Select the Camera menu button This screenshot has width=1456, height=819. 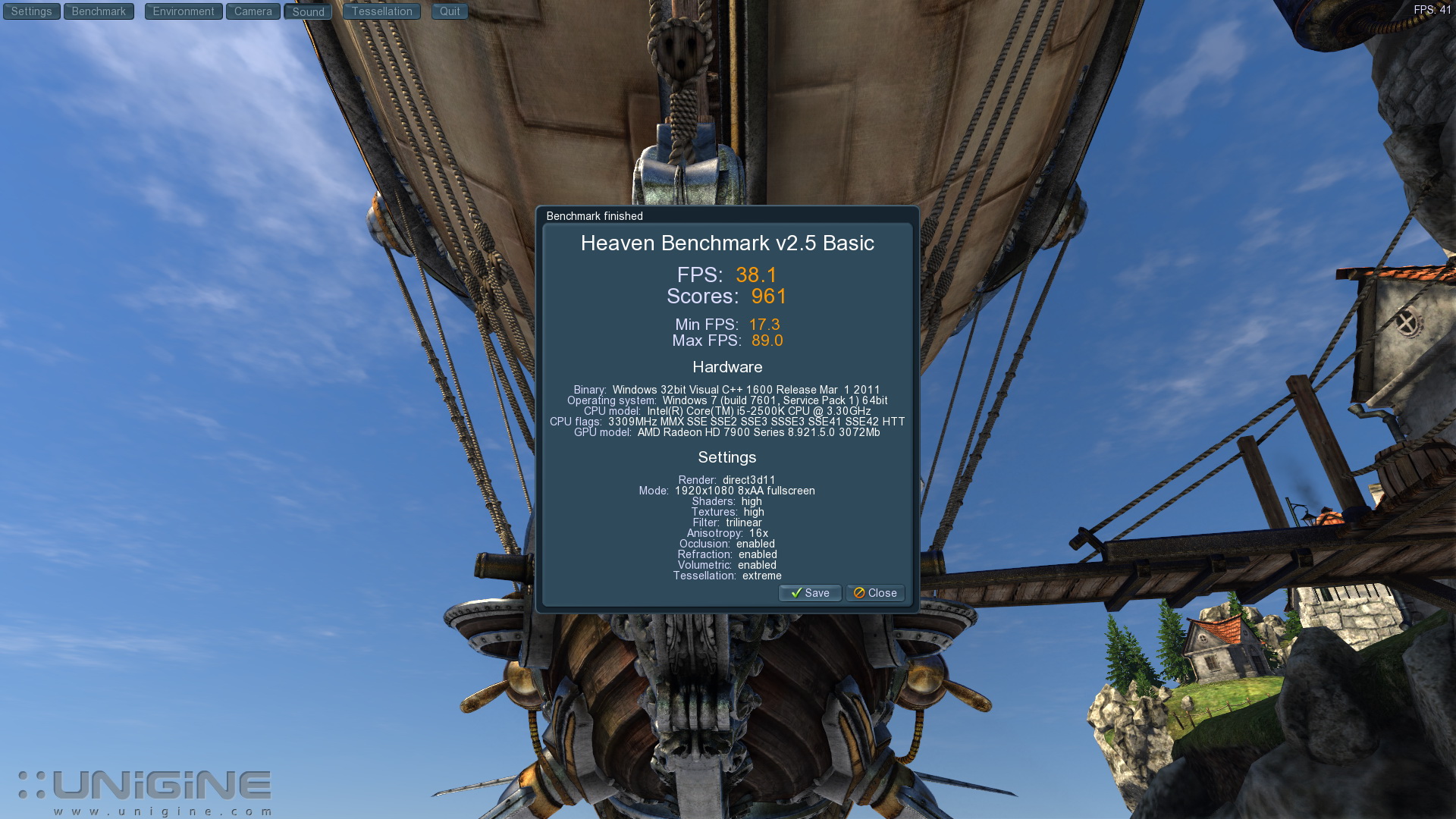tap(253, 11)
